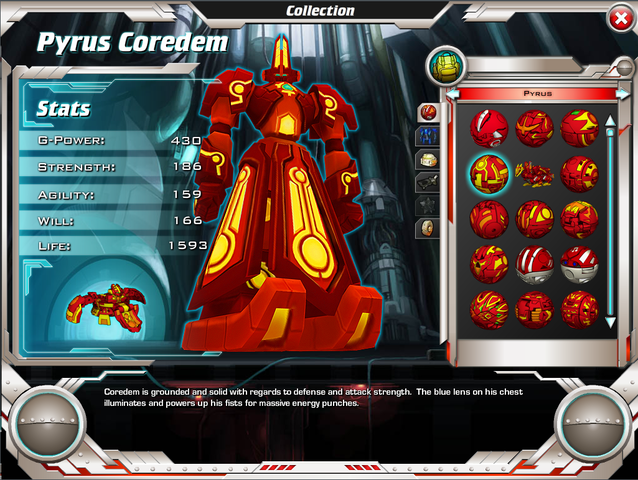Choose the dark gear category tab

427,182
